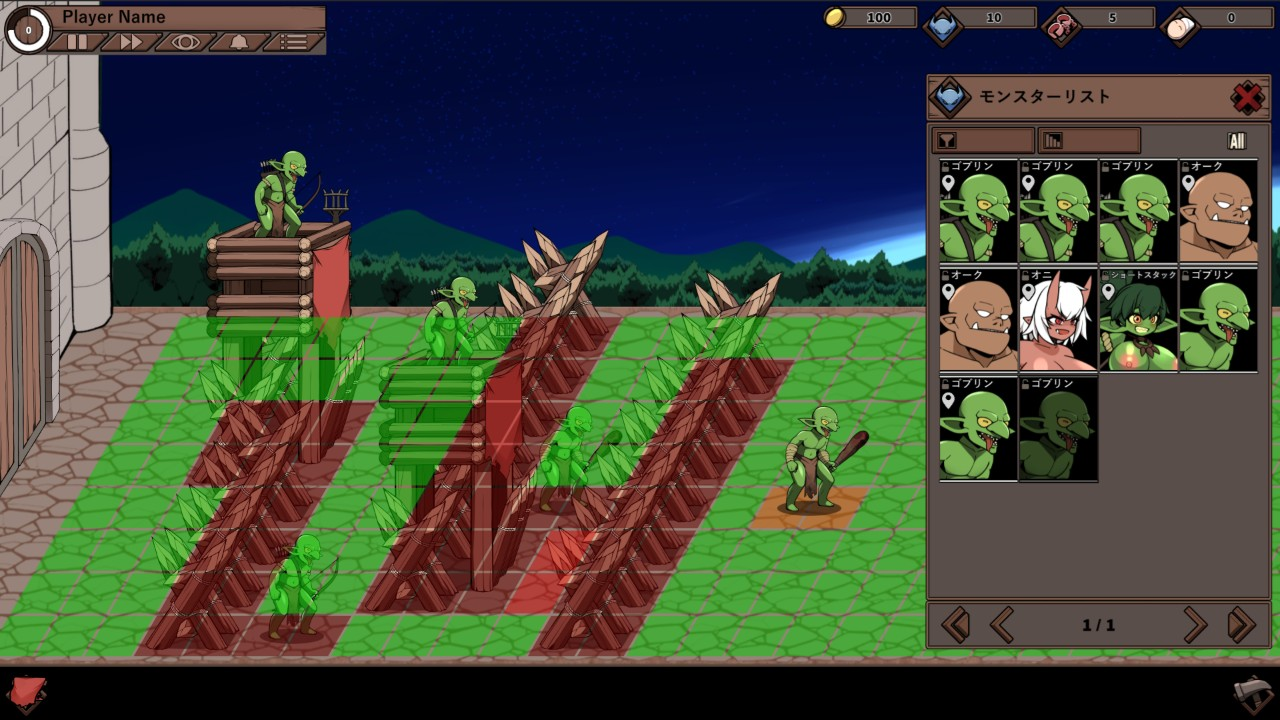Jump to the last monster list page
1280x720 pixels.
1241,625
